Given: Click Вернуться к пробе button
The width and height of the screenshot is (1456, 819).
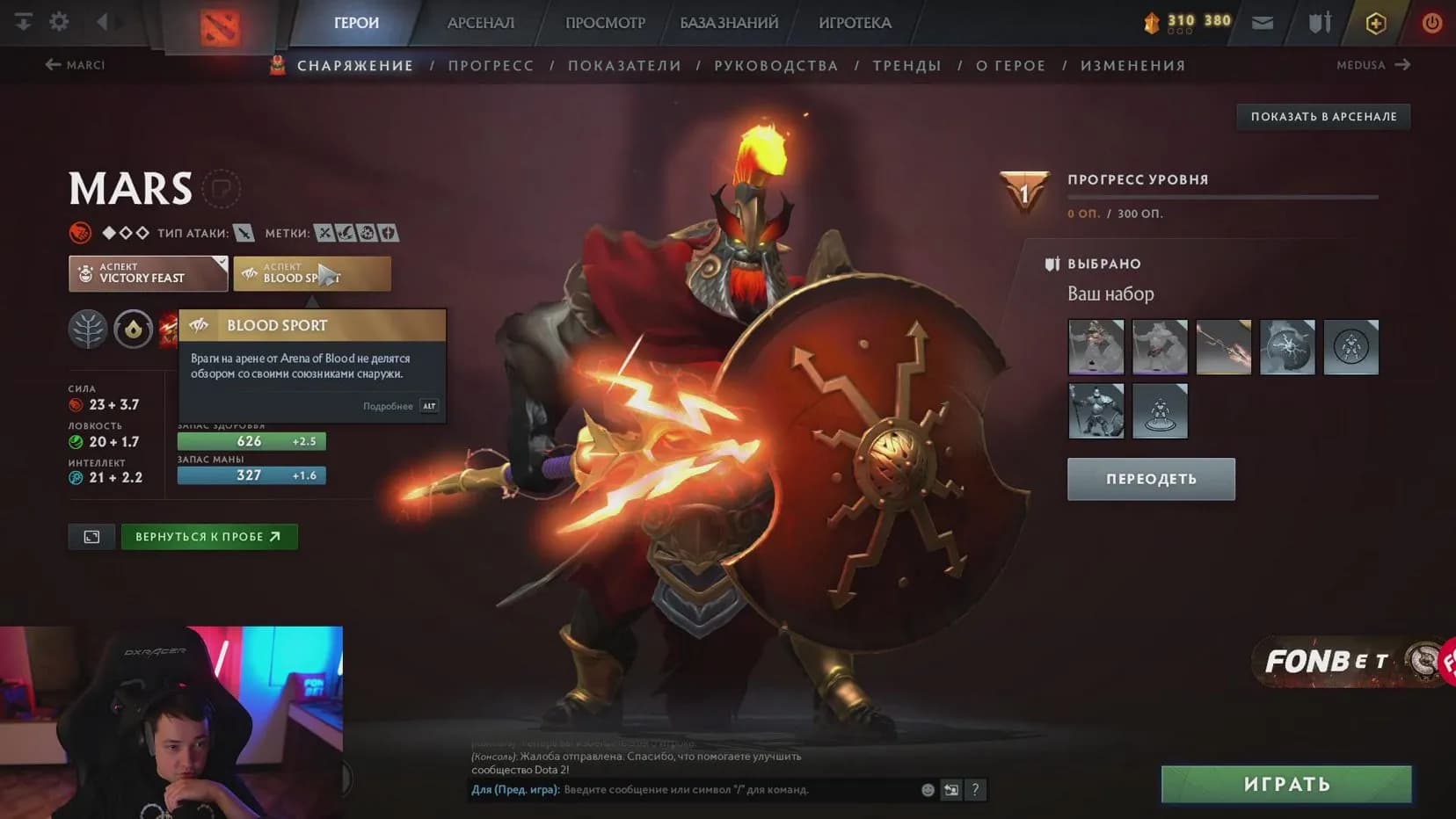Looking at the screenshot, I should [209, 537].
